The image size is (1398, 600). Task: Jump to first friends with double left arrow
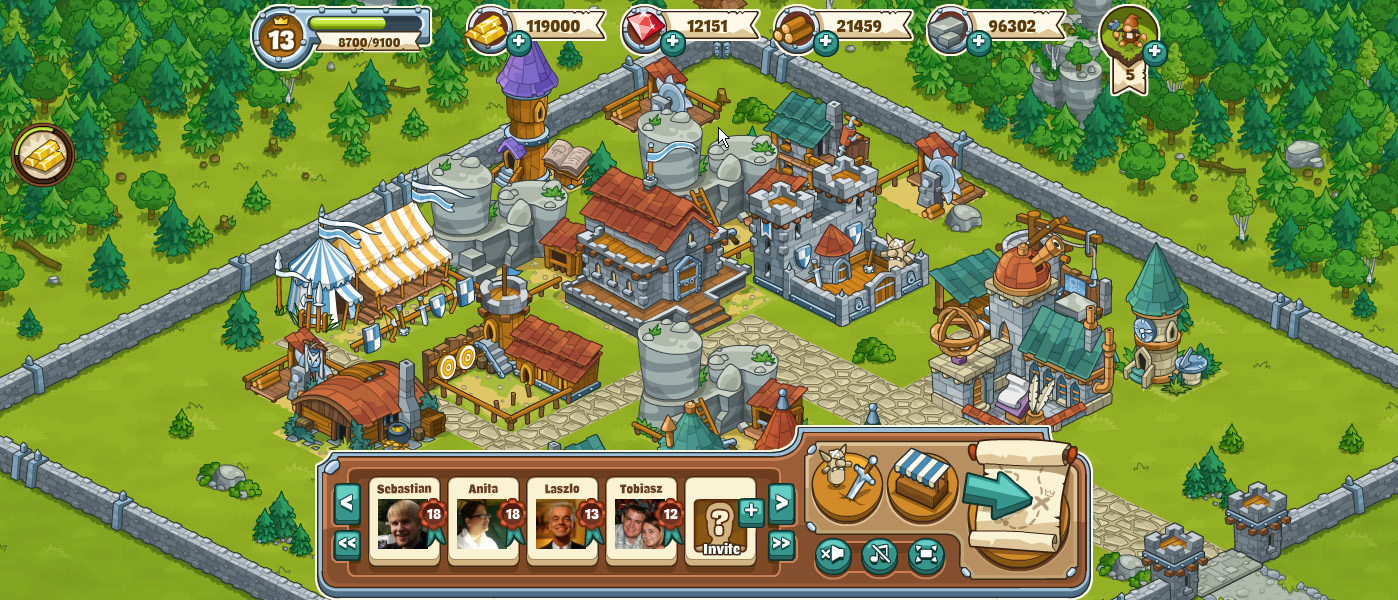(x=347, y=545)
